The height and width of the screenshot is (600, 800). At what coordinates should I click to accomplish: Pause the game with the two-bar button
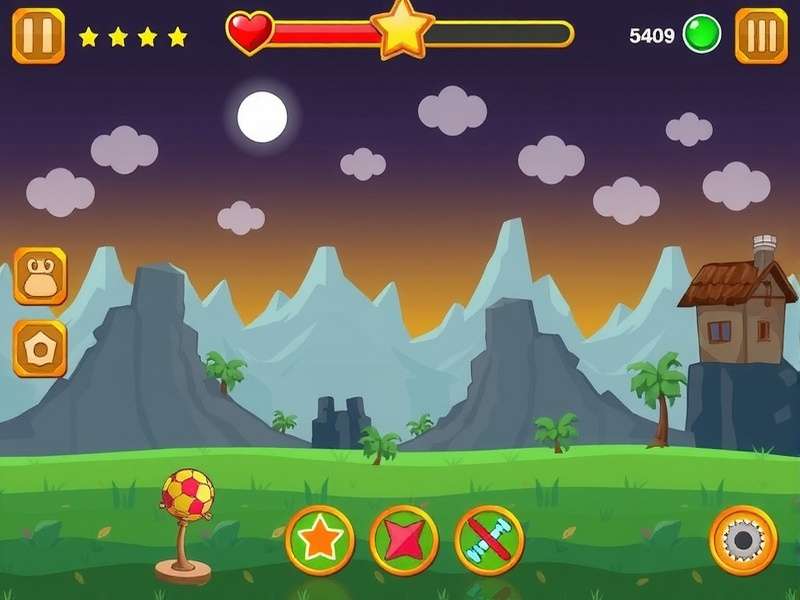(38, 36)
